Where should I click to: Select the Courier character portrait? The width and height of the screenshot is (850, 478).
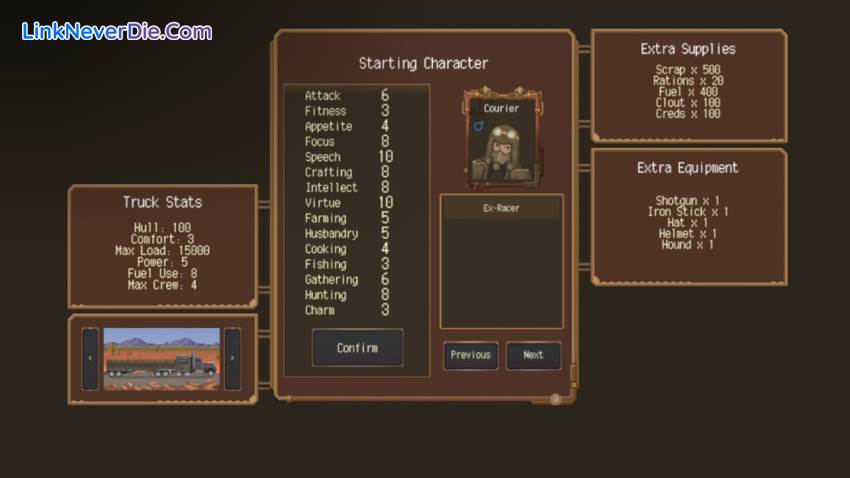coord(501,140)
